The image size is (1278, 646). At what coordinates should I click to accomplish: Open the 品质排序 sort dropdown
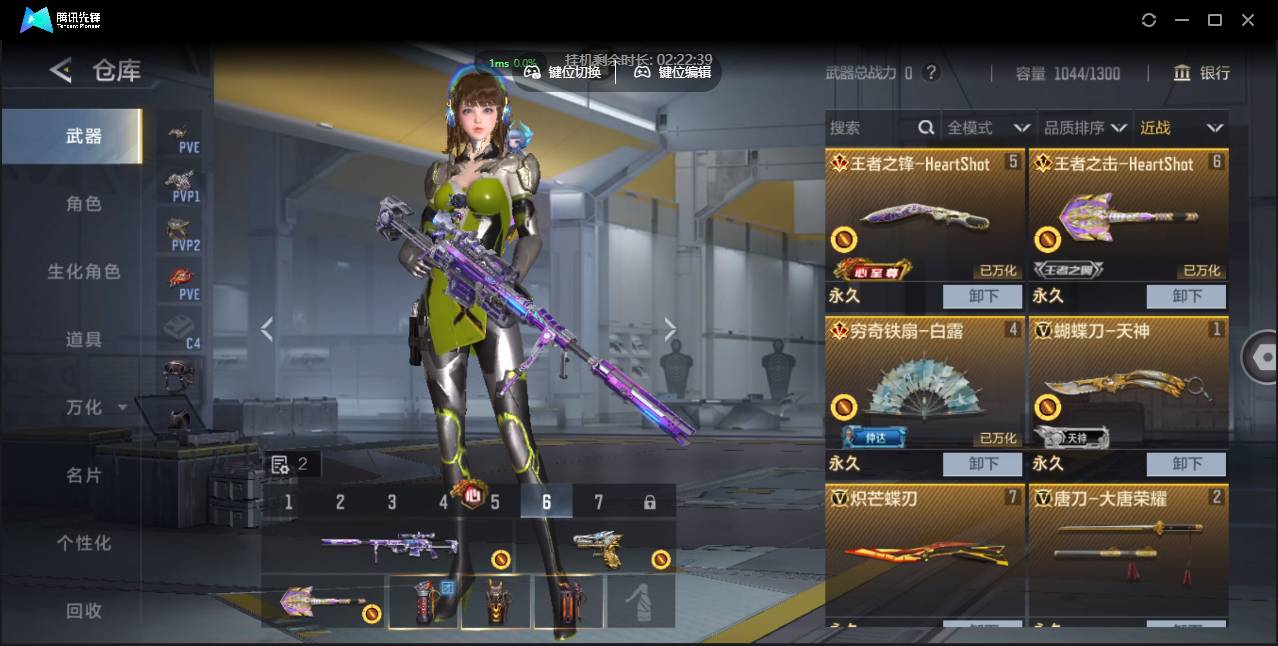[1085, 128]
